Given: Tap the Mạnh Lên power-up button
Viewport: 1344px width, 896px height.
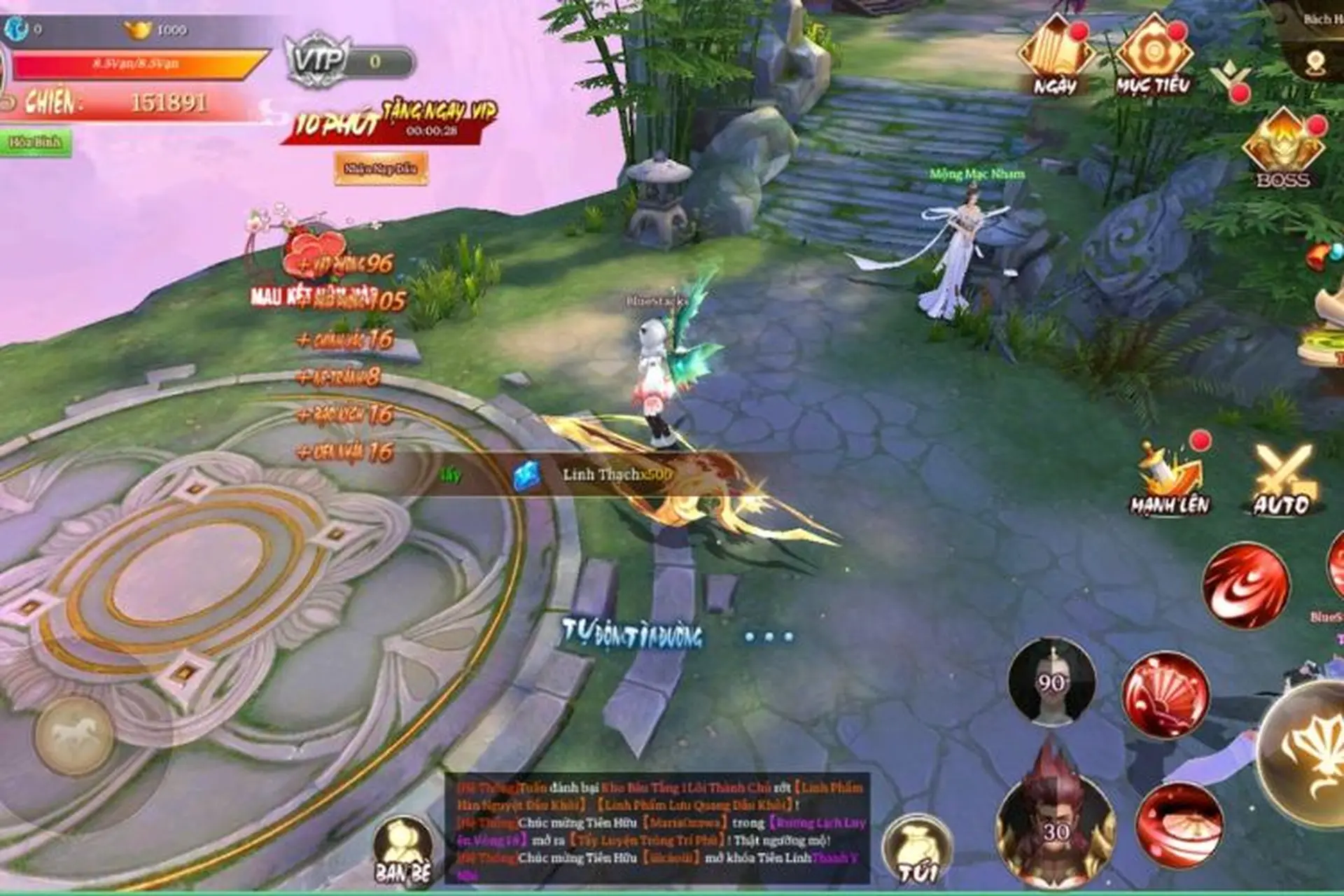Looking at the screenshot, I should point(1170,477).
